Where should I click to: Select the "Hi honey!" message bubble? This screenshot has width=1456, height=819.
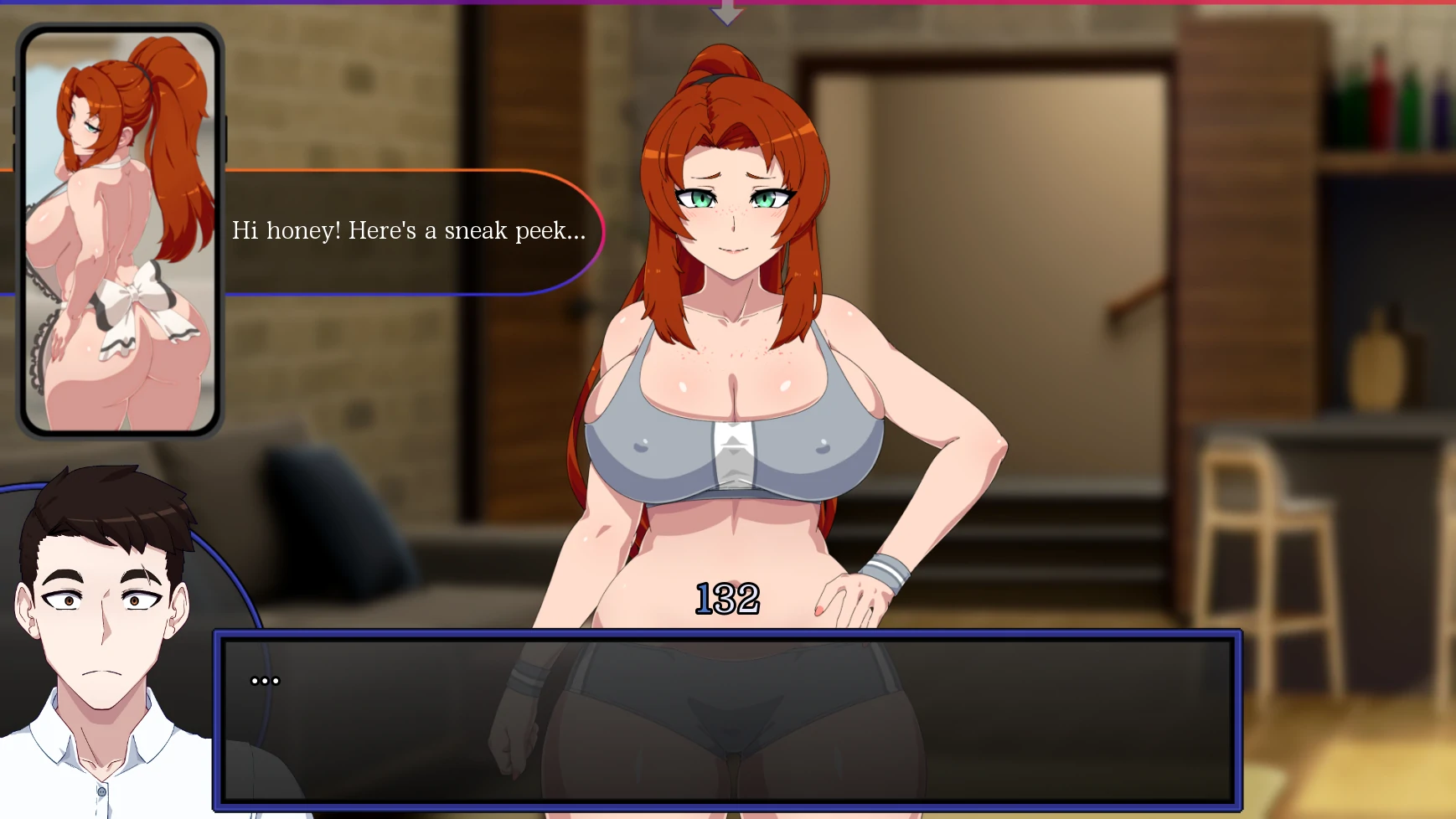click(x=410, y=232)
